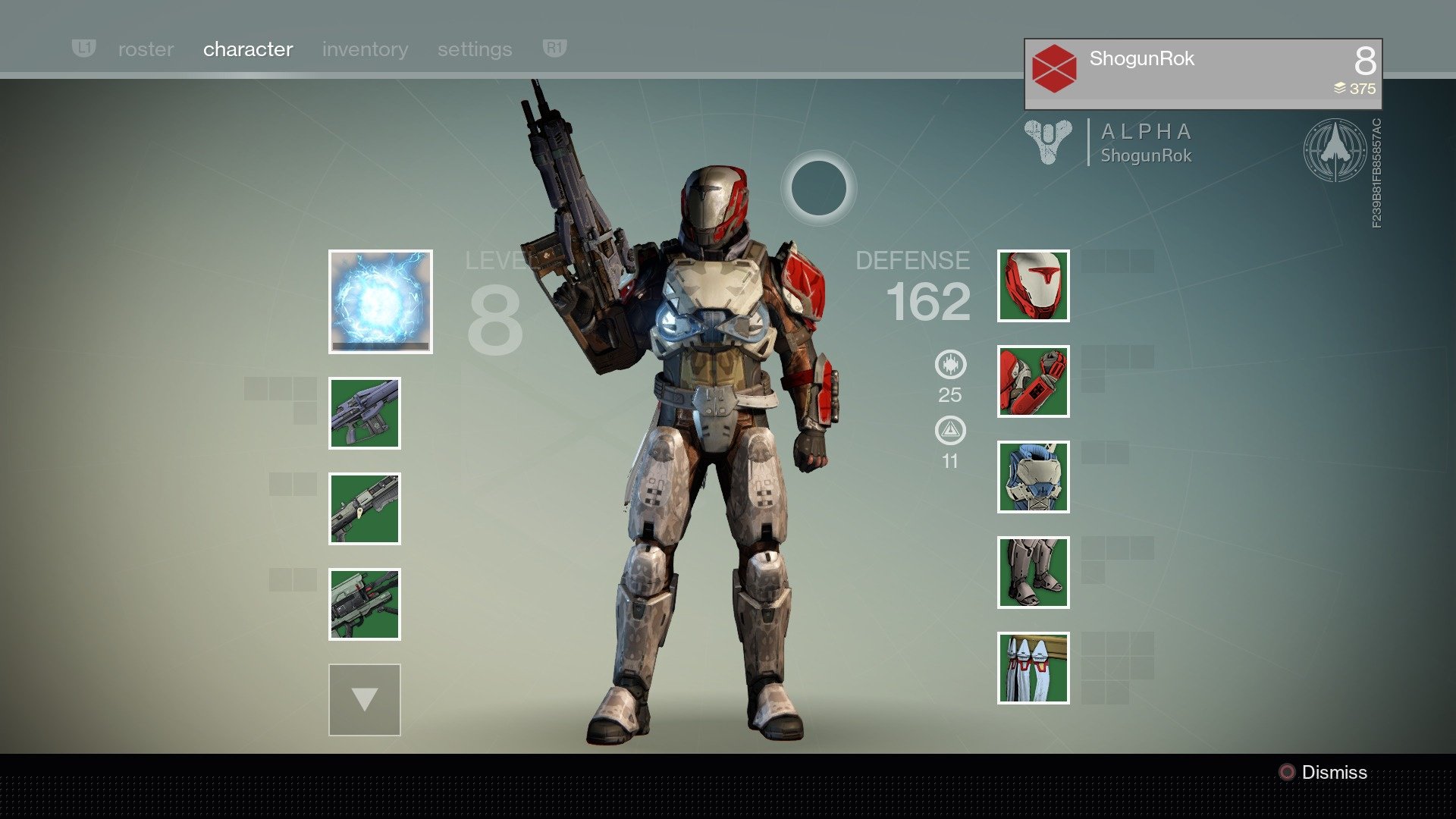
Task: Choose the special weapon shotgun slot
Action: [x=365, y=509]
